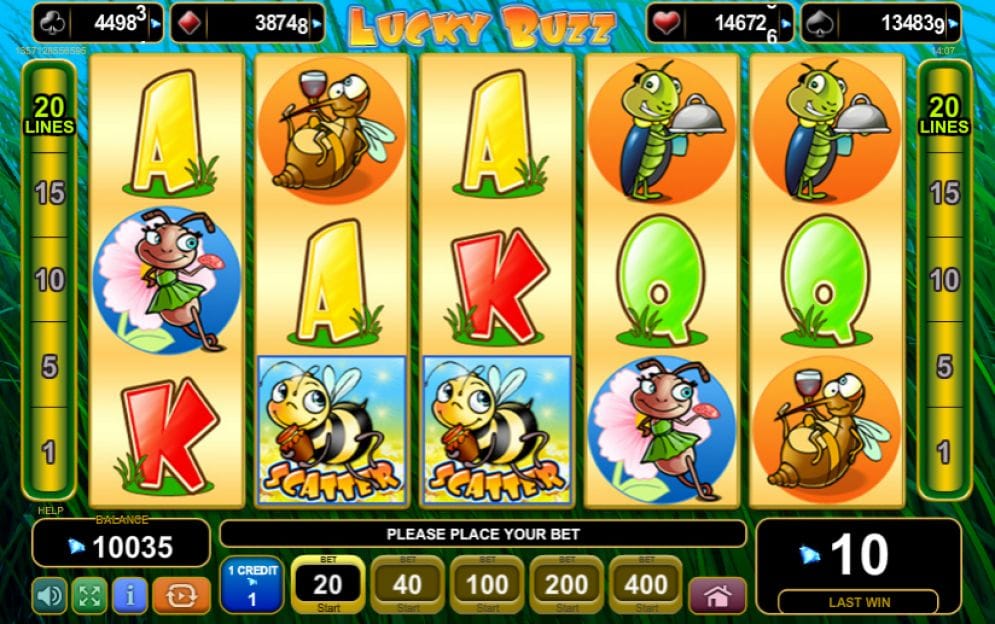Switch to fullscreen with the green arrows icon
The height and width of the screenshot is (624, 995).
click(89, 596)
